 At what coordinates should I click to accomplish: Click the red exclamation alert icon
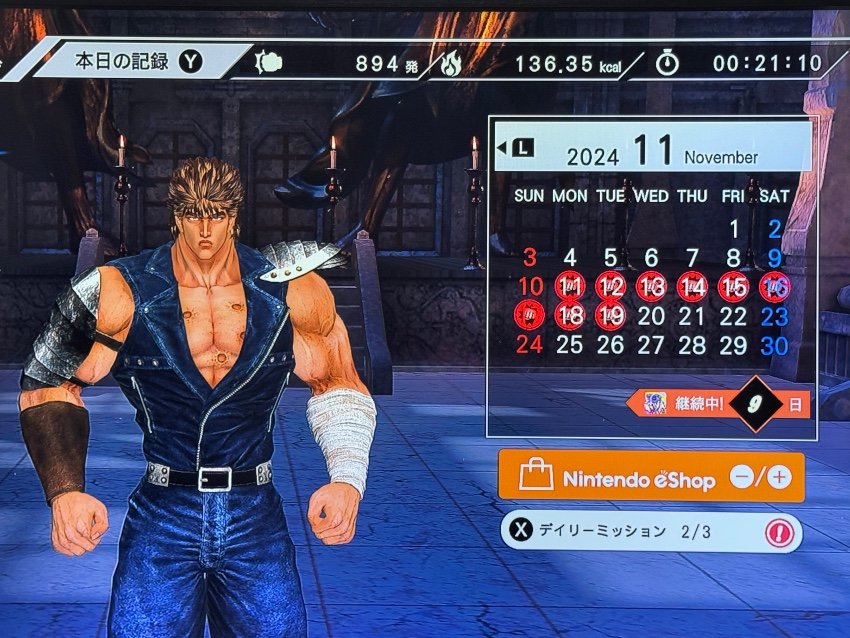pos(779,532)
